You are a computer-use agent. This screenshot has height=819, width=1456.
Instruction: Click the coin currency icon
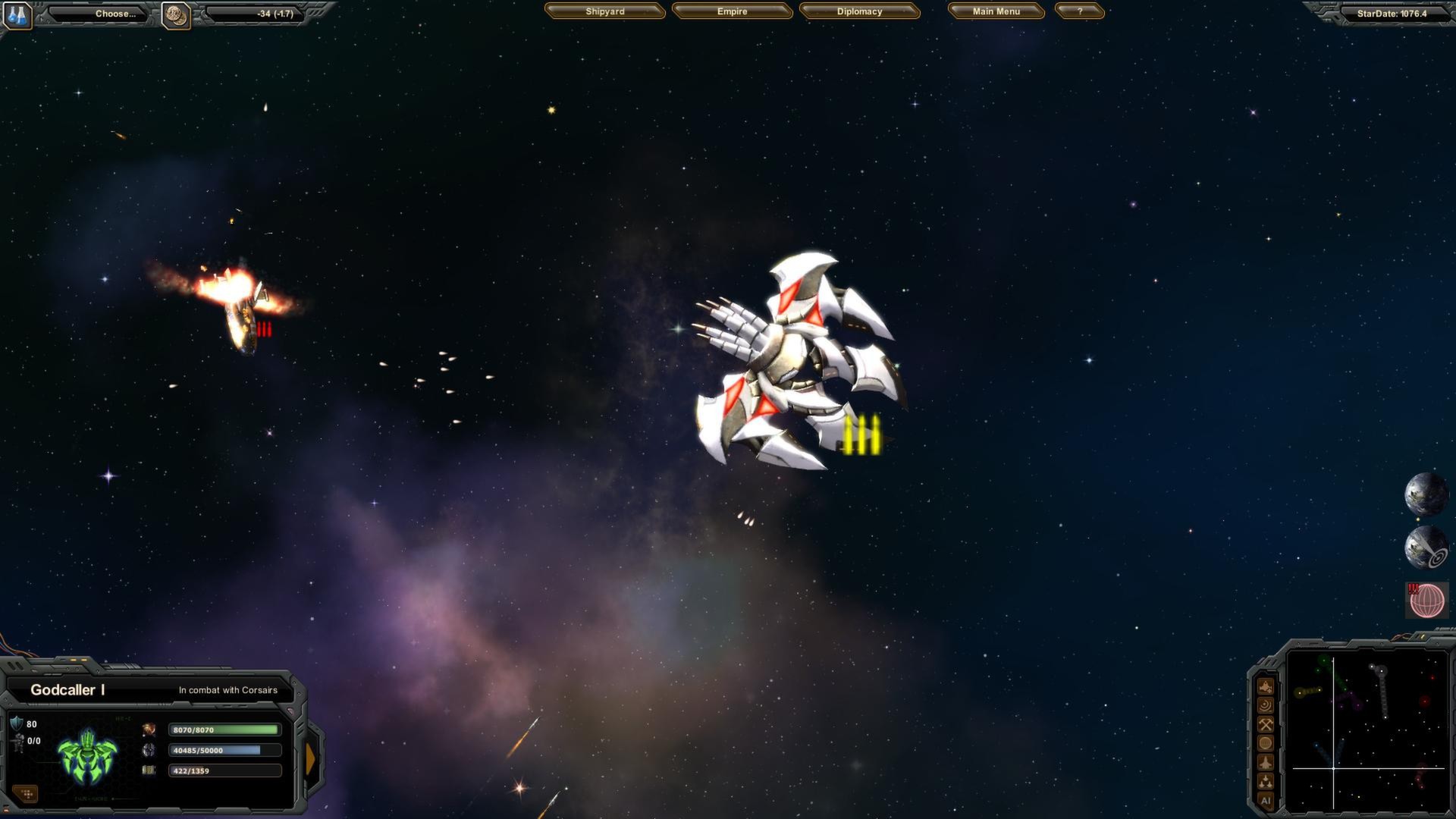pyautogui.click(x=177, y=13)
